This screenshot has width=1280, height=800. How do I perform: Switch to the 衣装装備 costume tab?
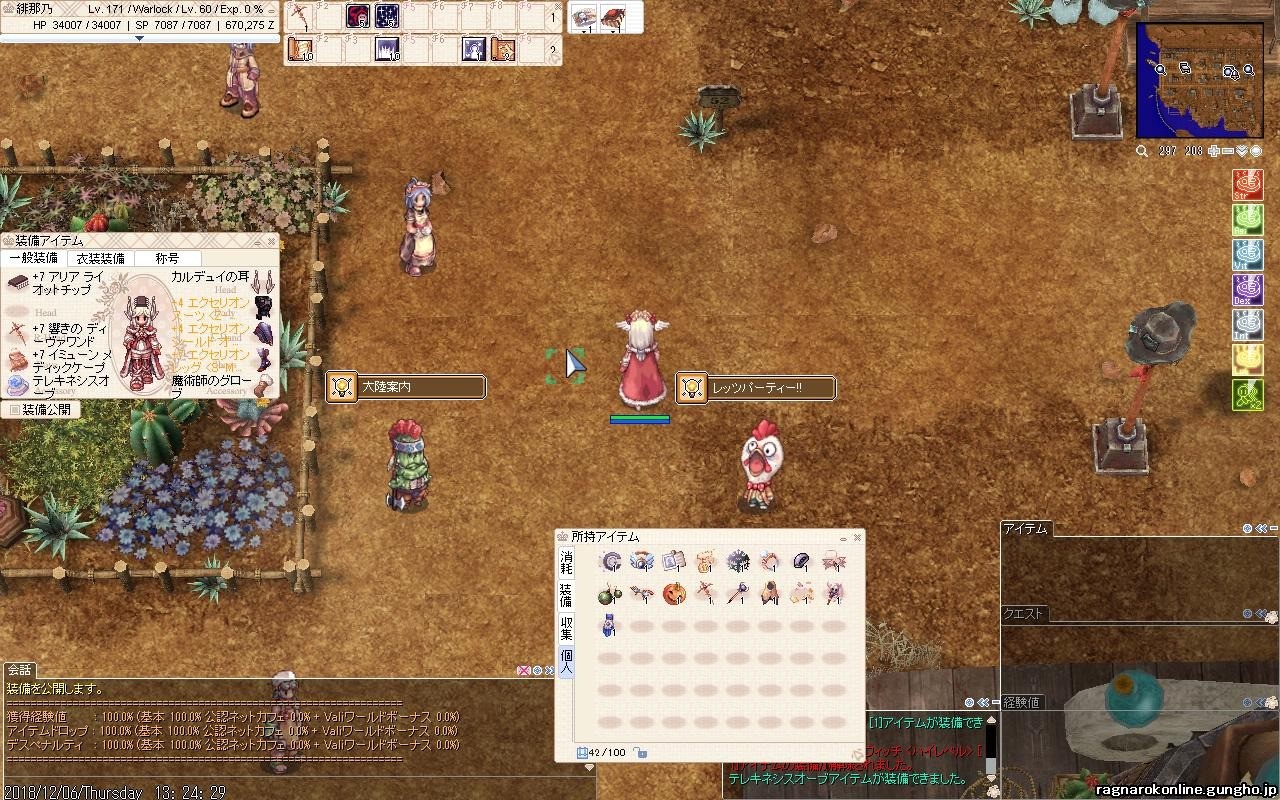pos(101,258)
